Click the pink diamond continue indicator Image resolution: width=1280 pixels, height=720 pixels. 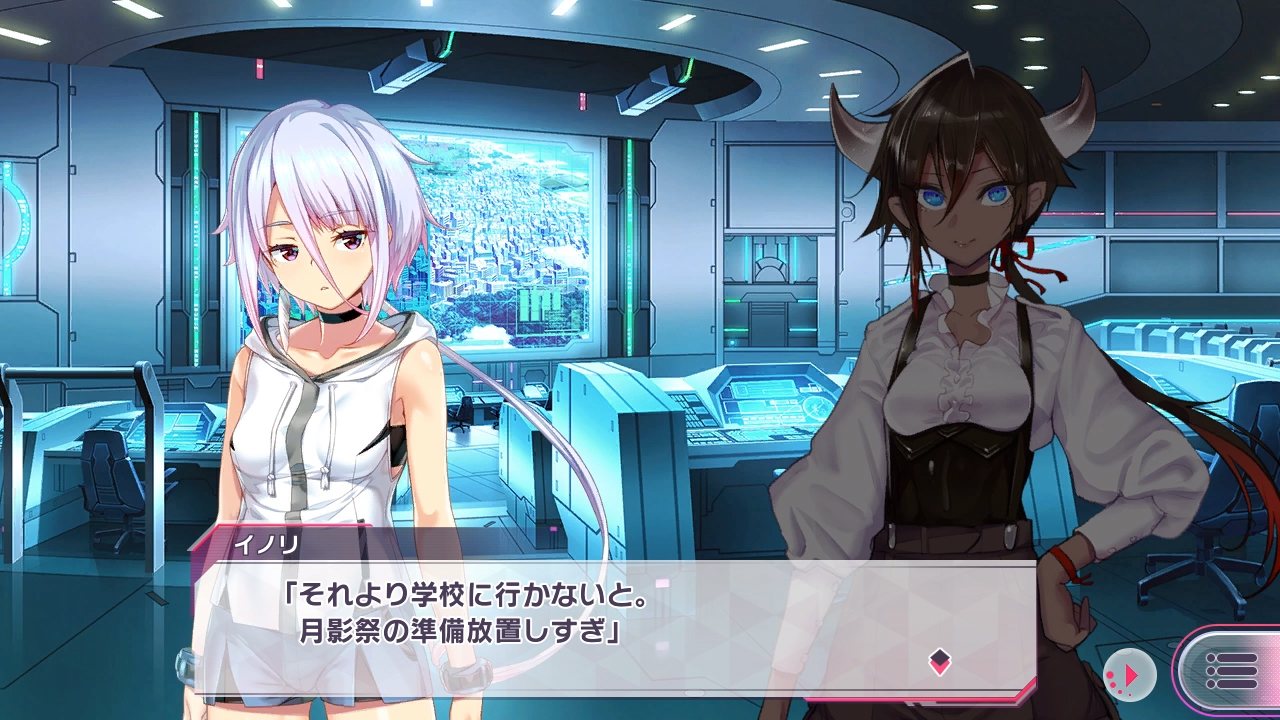(939, 661)
